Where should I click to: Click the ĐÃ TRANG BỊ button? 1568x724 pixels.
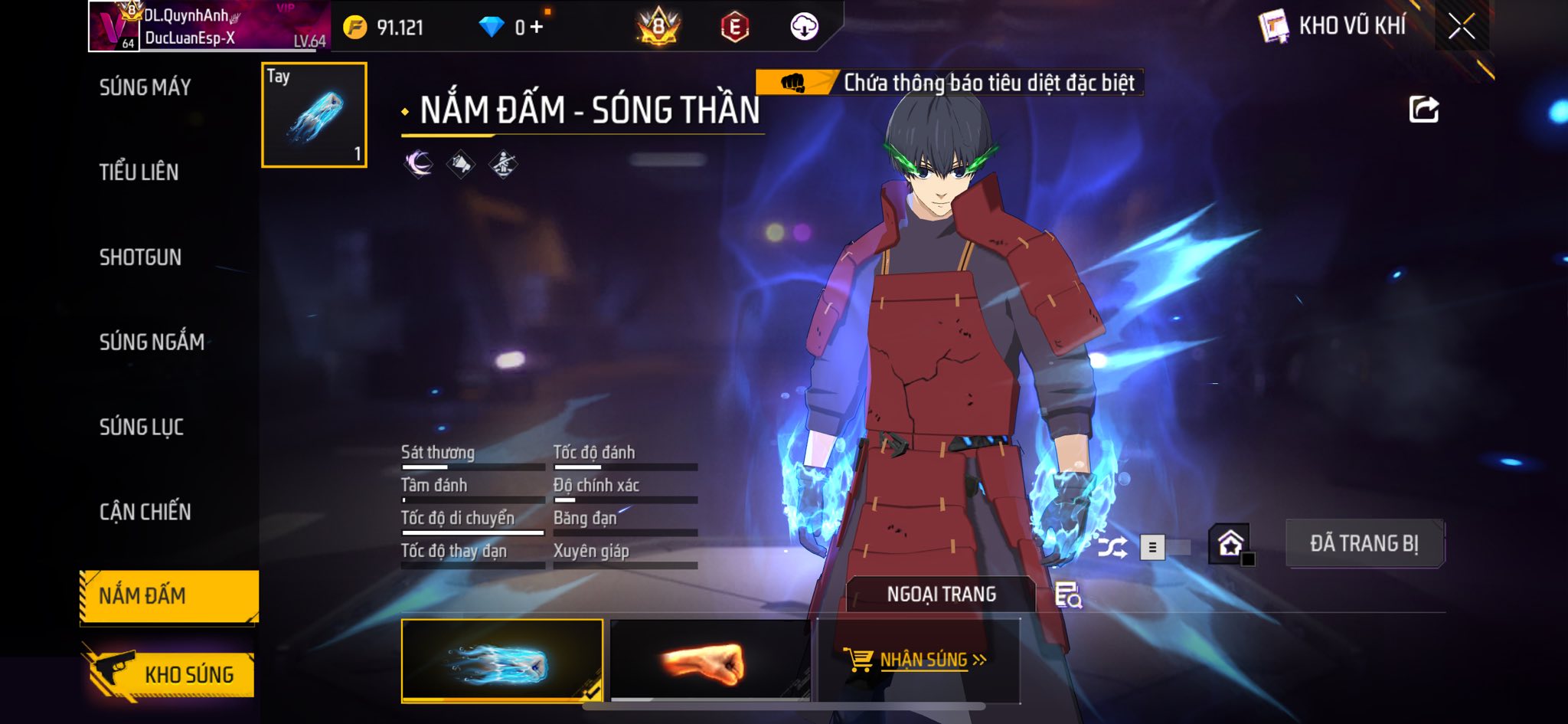pyautogui.click(x=1364, y=543)
